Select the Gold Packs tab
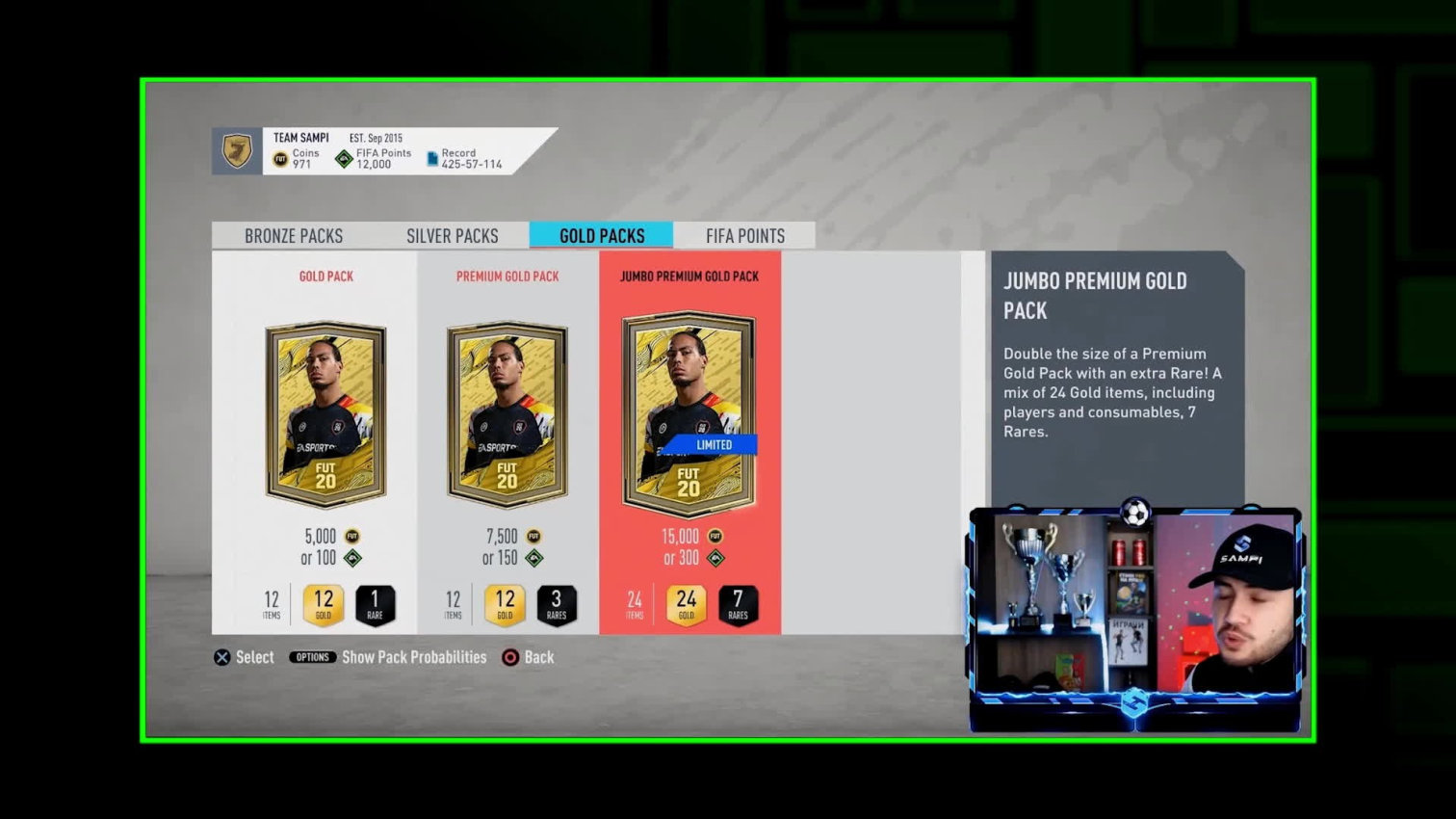This screenshot has height=819, width=1456. click(x=602, y=236)
